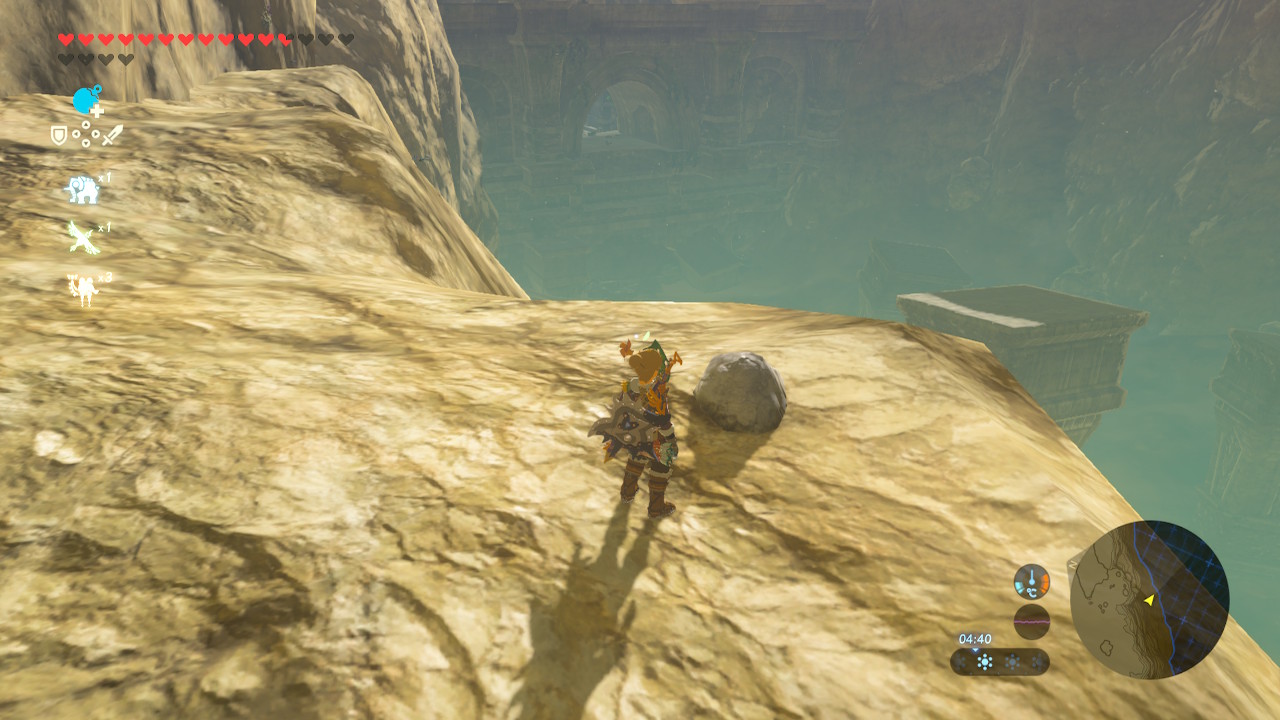Activate Revali's Gale bird icon
Image resolution: width=1280 pixels, height=720 pixels.
pos(82,238)
